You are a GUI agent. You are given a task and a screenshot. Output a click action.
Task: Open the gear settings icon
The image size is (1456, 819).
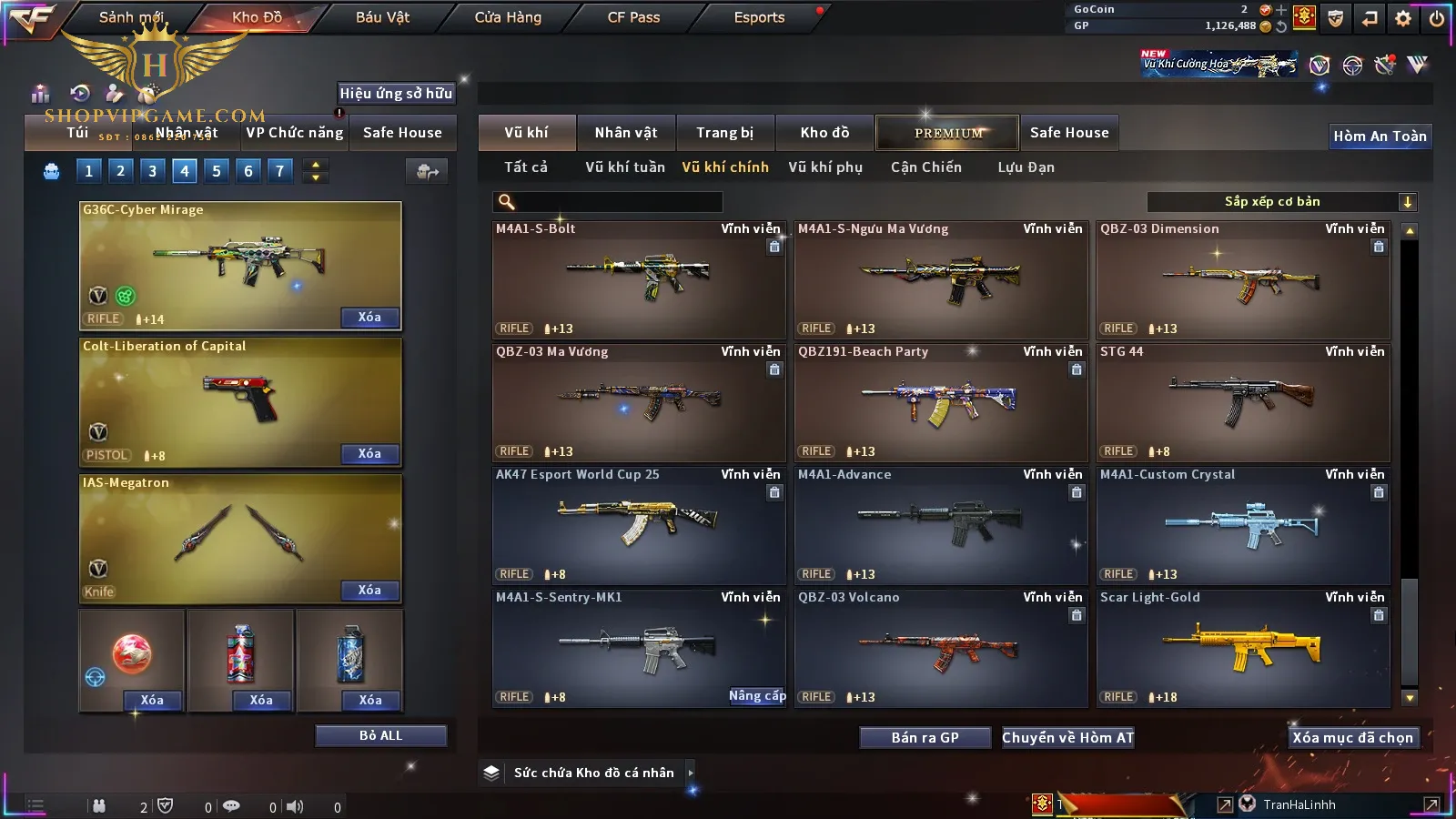pyautogui.click(x=1403, y=18)
